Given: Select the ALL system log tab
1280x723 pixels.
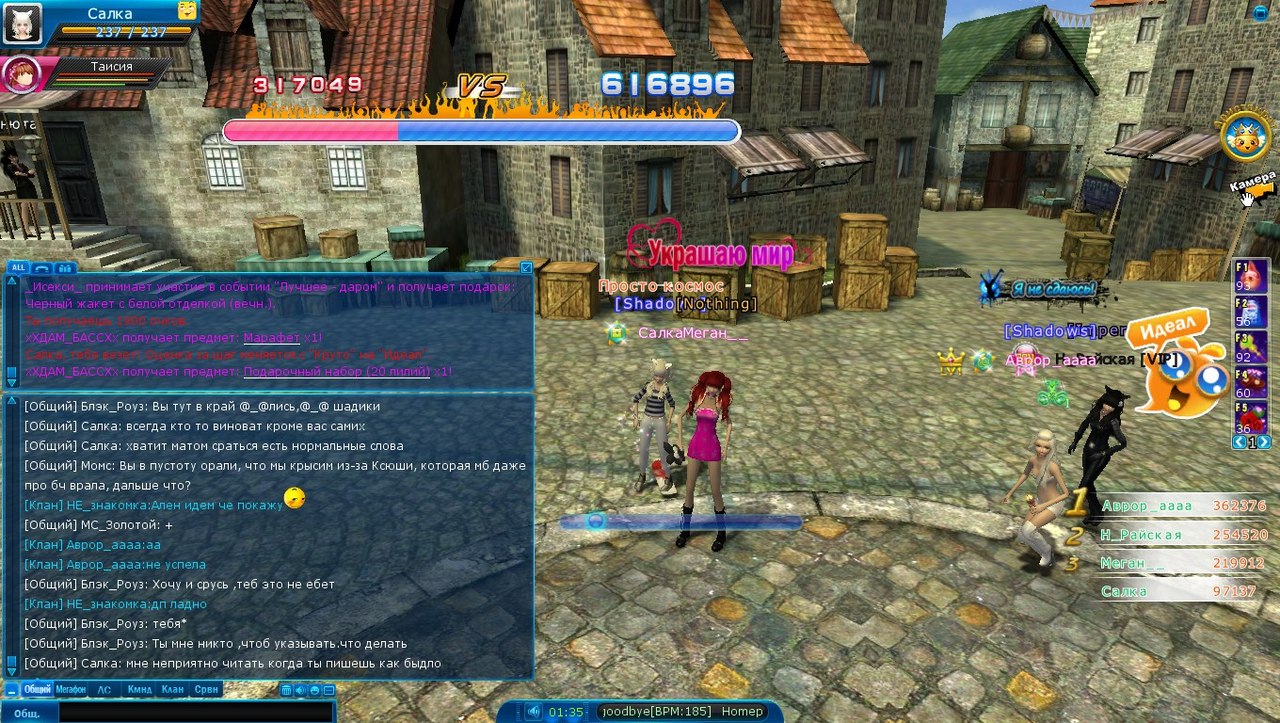Looking at the screenshot, I should 19,267.
